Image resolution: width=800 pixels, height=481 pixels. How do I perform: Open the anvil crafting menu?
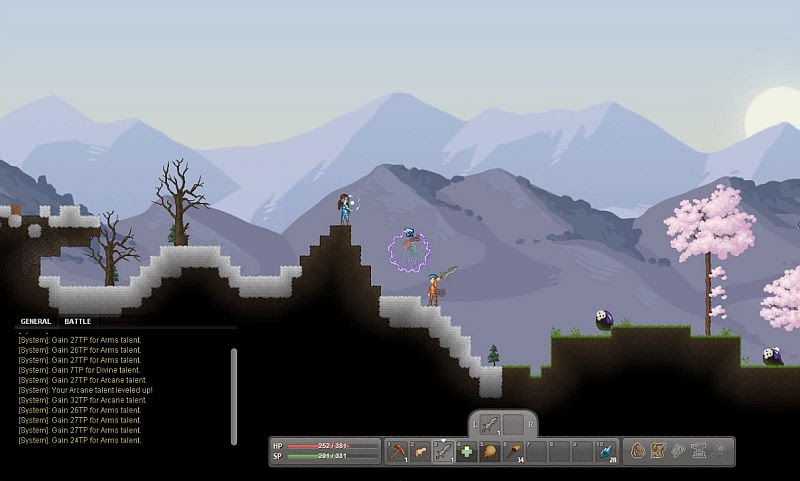[699, 452]
